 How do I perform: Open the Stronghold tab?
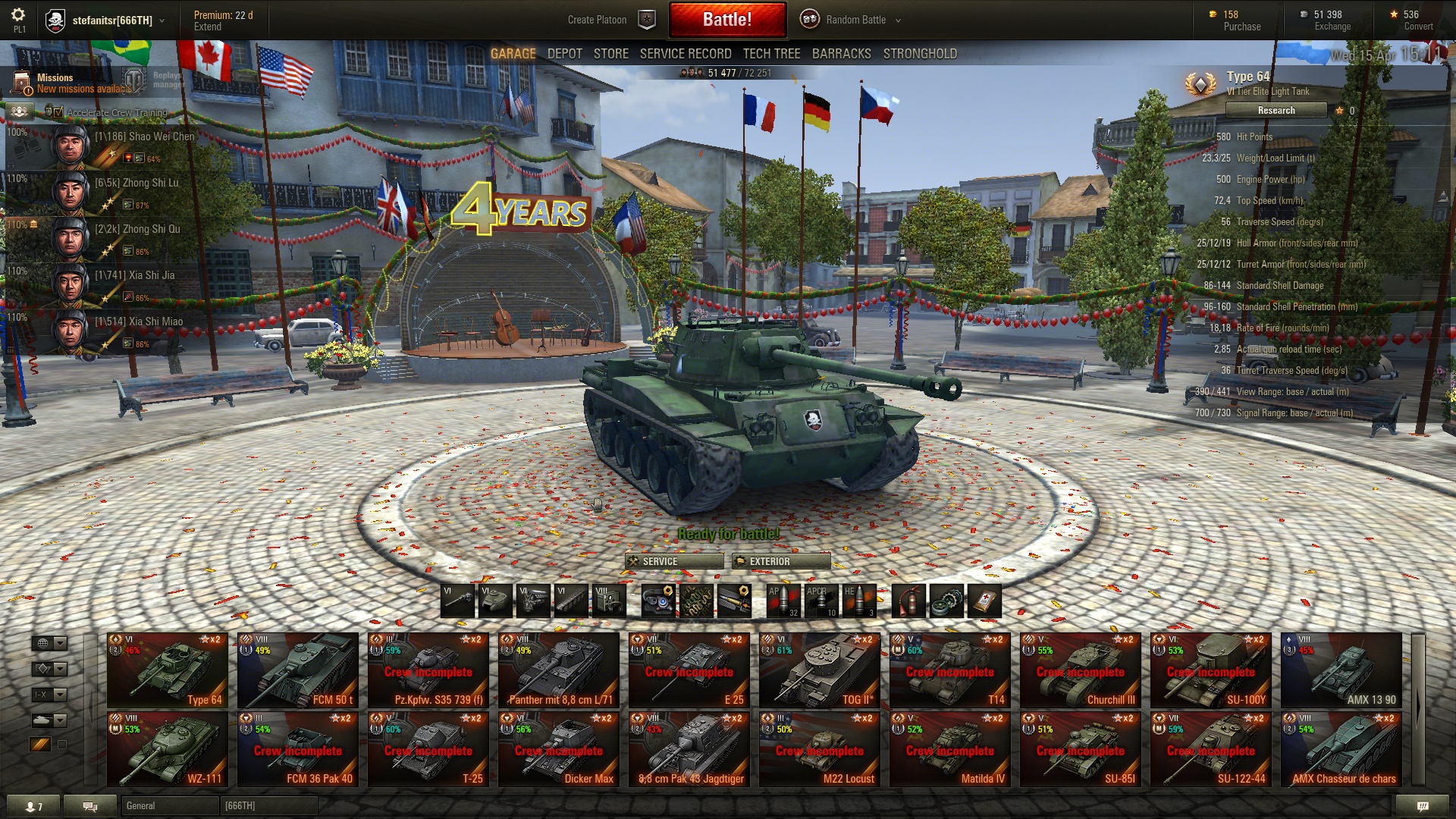920,54
